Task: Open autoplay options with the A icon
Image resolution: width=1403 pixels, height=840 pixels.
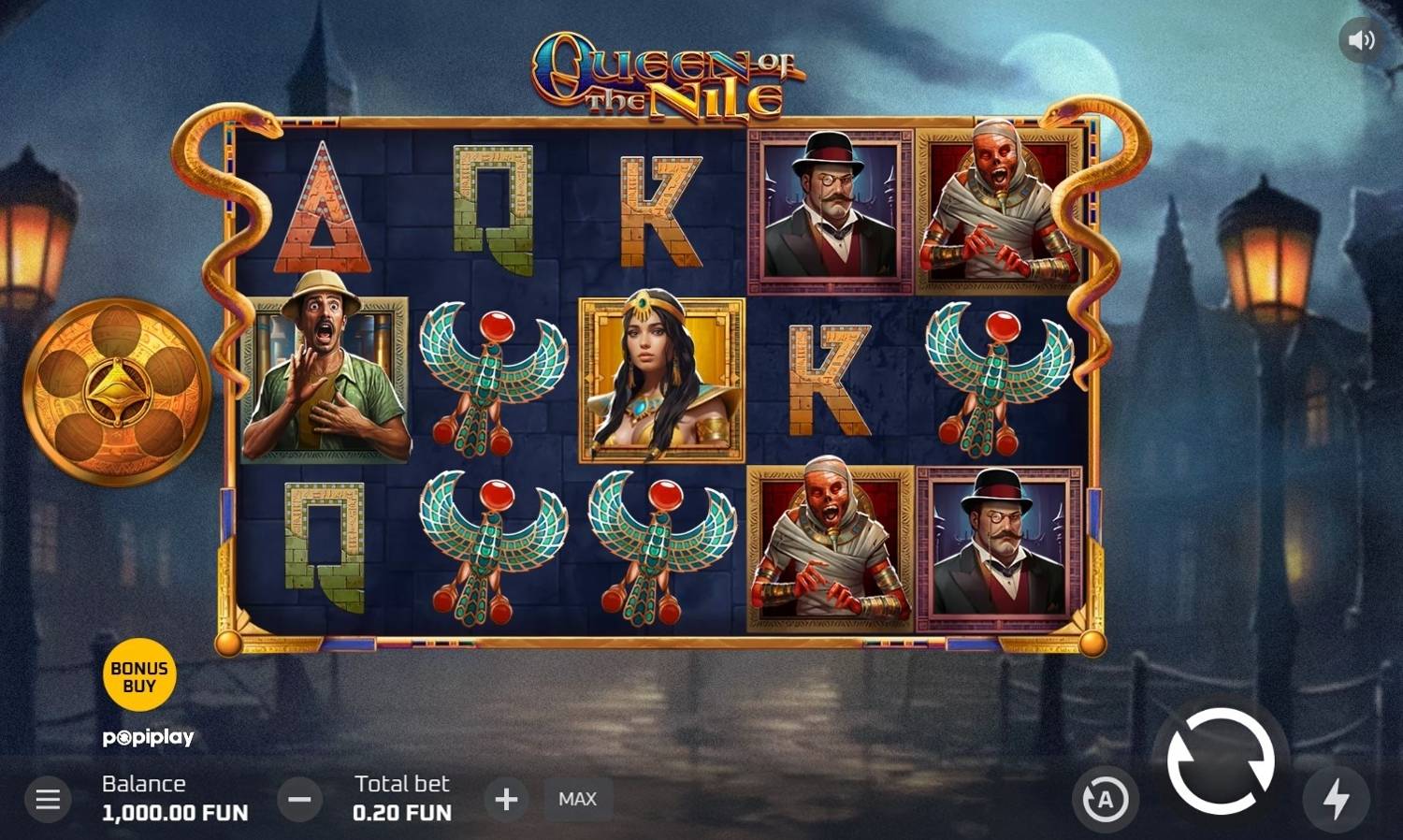Action: pyautogui.click(x=1106, y=799)
